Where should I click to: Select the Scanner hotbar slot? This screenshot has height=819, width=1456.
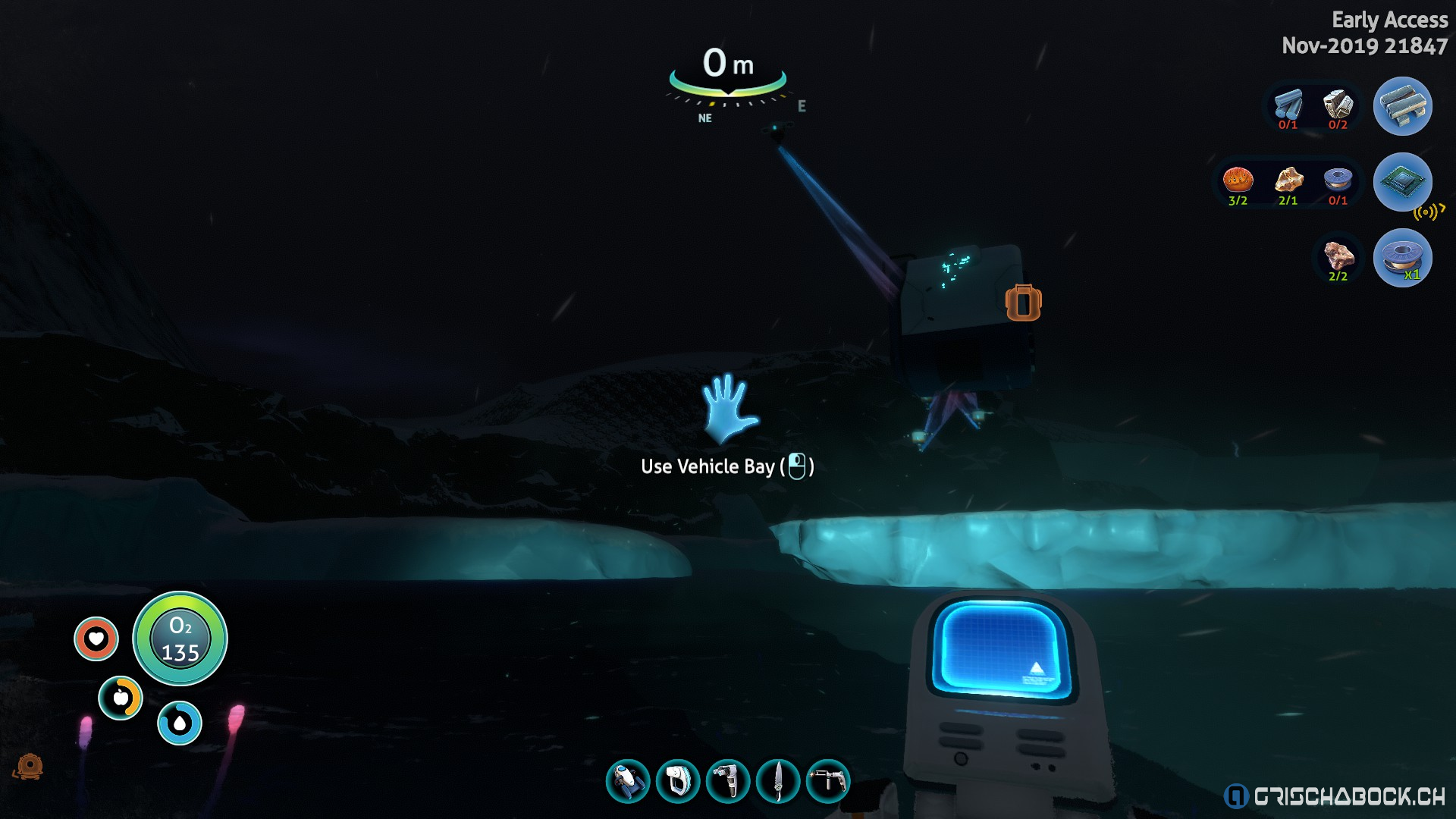(x=678, y=781)
